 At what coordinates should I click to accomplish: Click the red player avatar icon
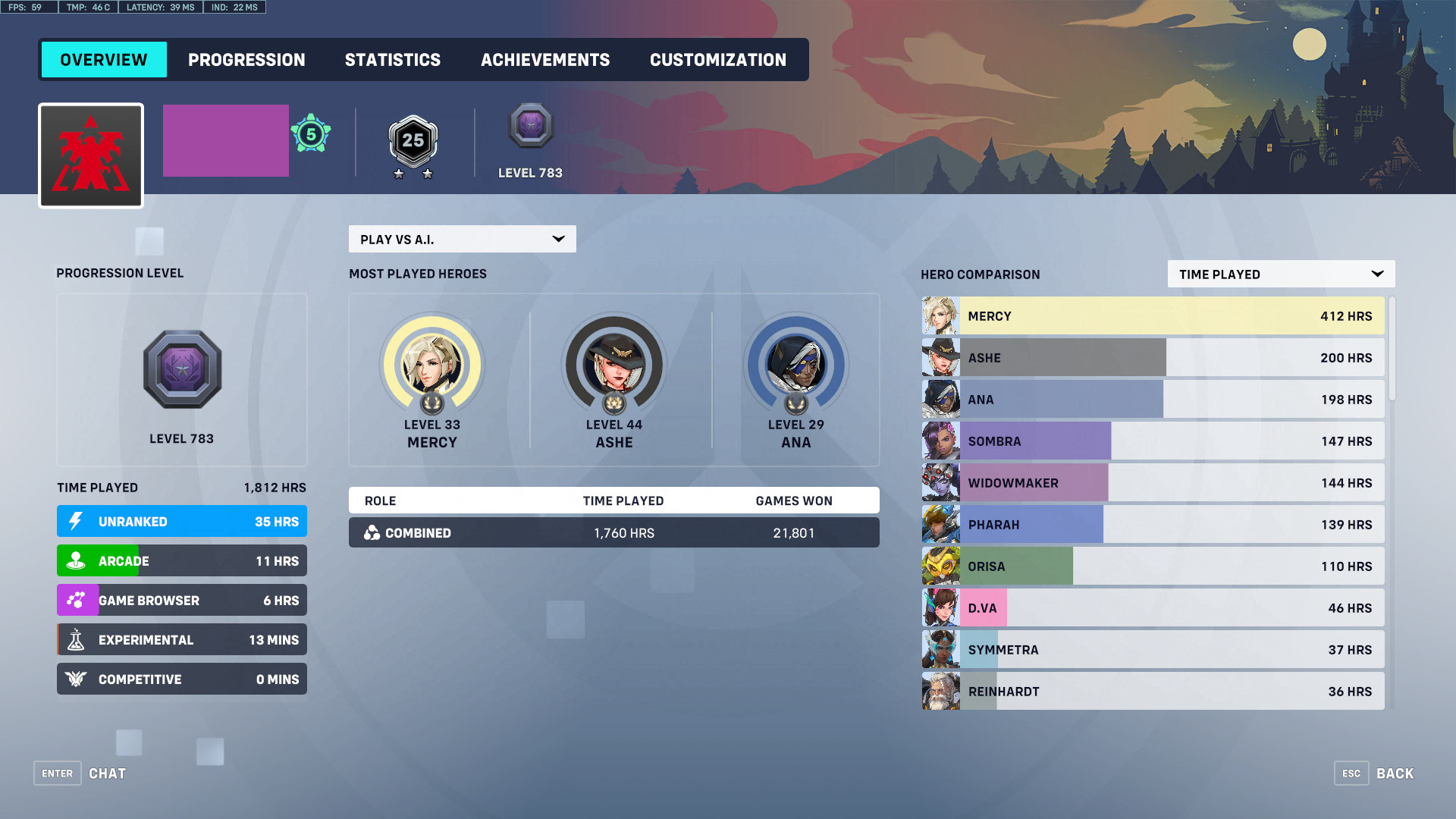coord(91,155)
